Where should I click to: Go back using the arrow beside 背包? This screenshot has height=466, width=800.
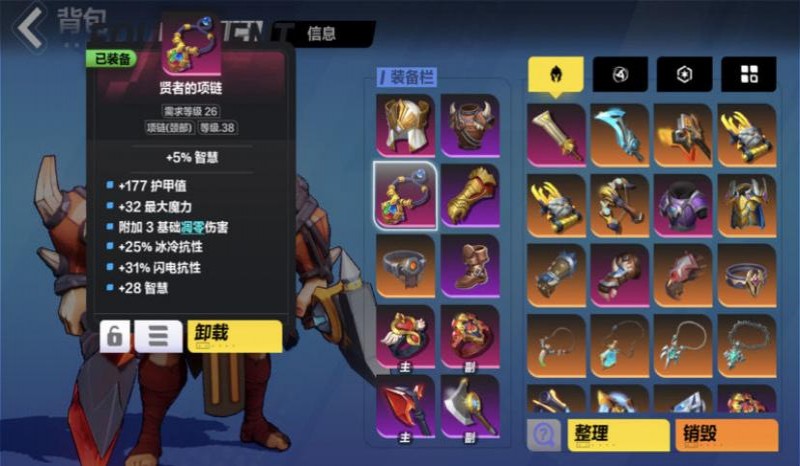point(28,26)
